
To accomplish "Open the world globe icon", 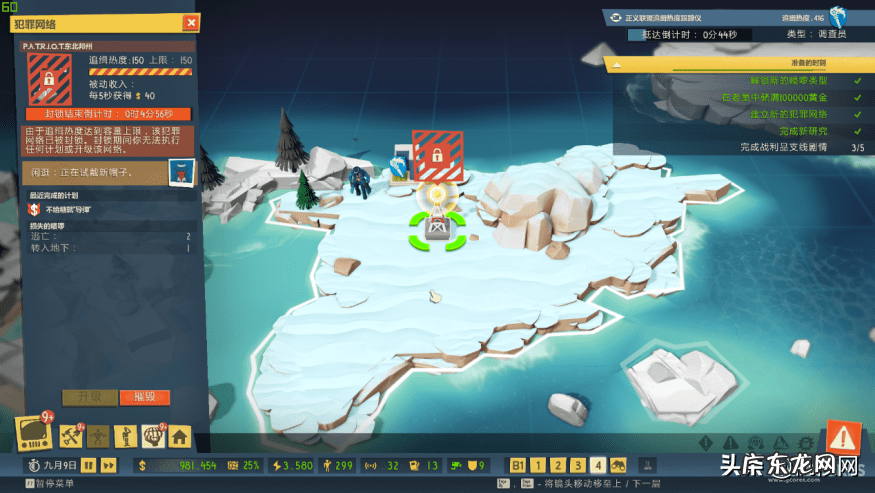I will point(153,436).
